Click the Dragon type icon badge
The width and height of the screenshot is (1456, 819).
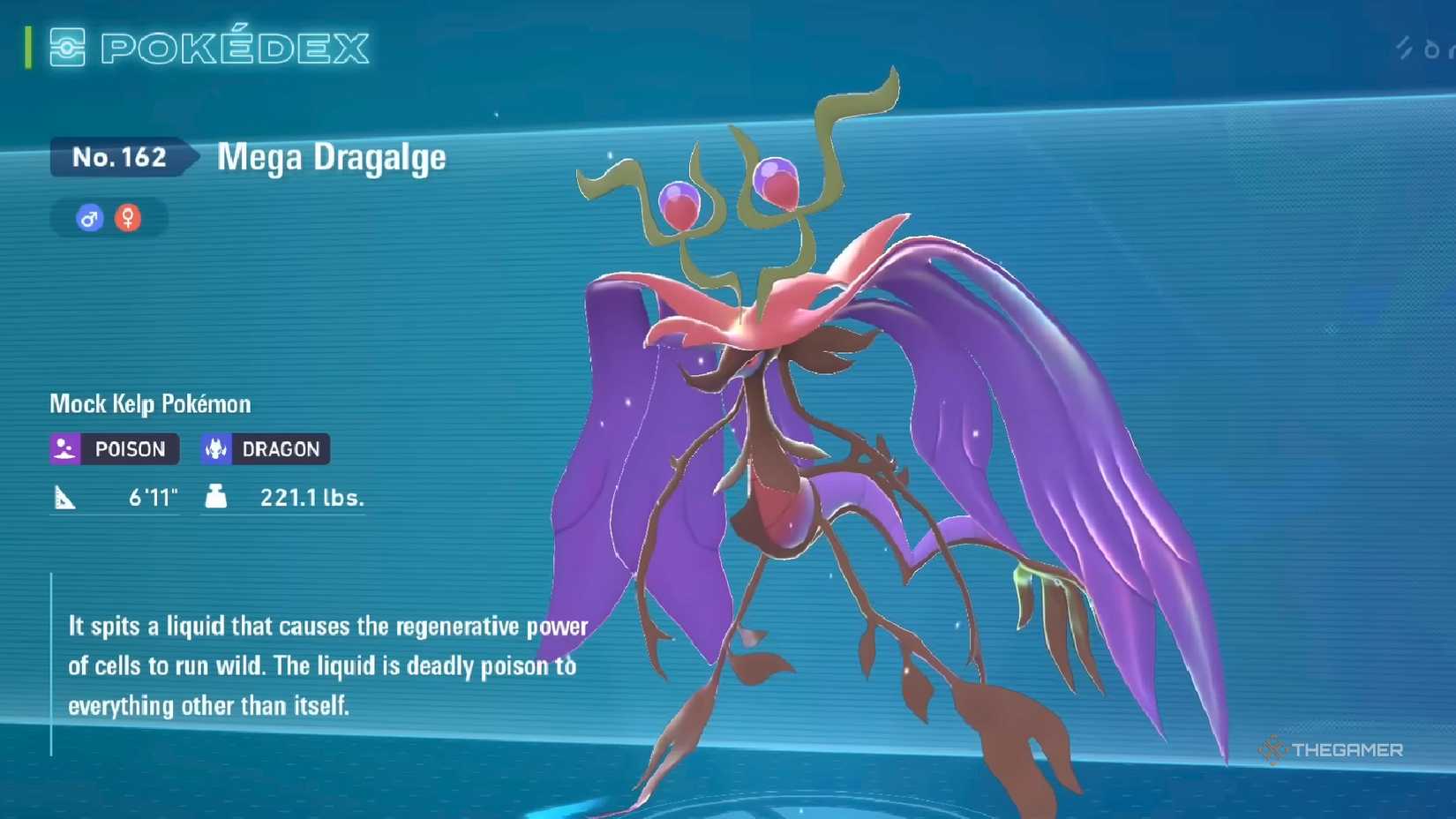pos(214,449)
